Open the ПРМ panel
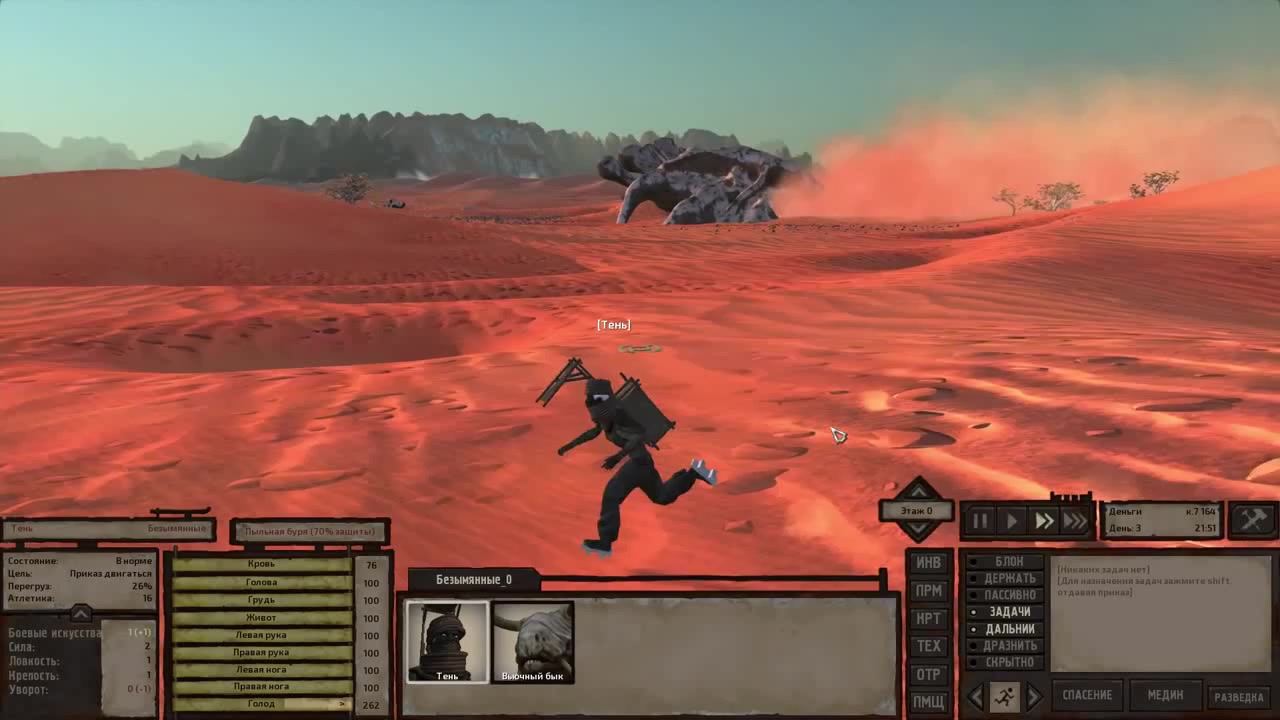 (x=929, y=591)
